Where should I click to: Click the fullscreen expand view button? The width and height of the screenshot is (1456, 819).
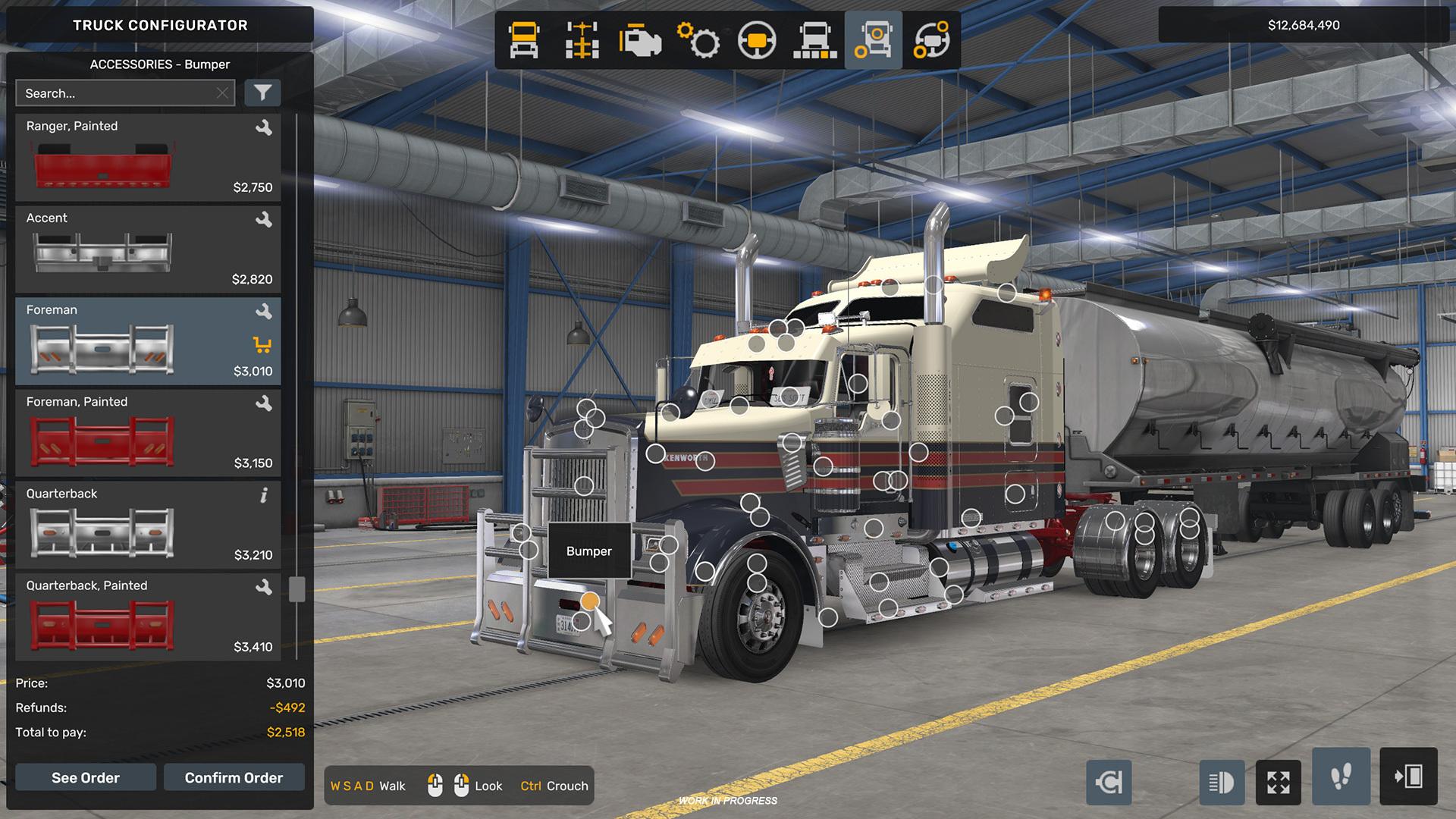click(x=1279, y=782)
